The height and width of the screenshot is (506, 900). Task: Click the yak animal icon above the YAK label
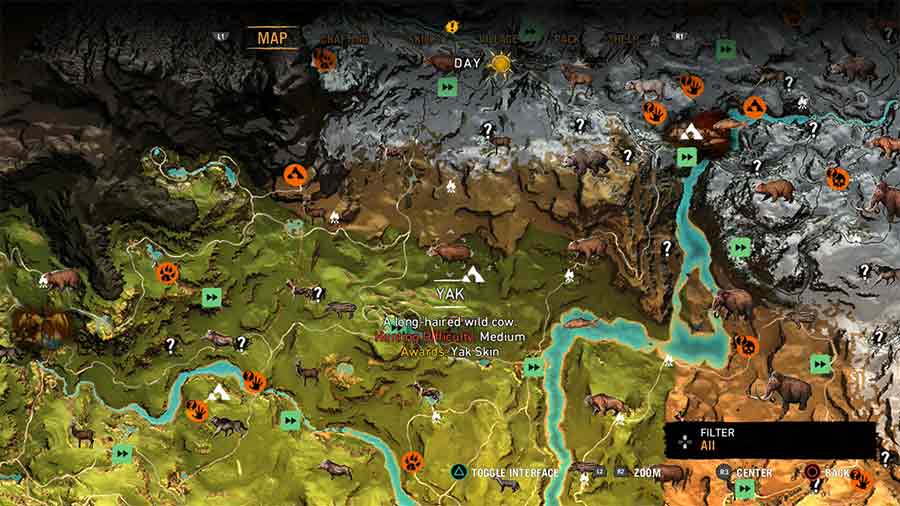(447, 251)
